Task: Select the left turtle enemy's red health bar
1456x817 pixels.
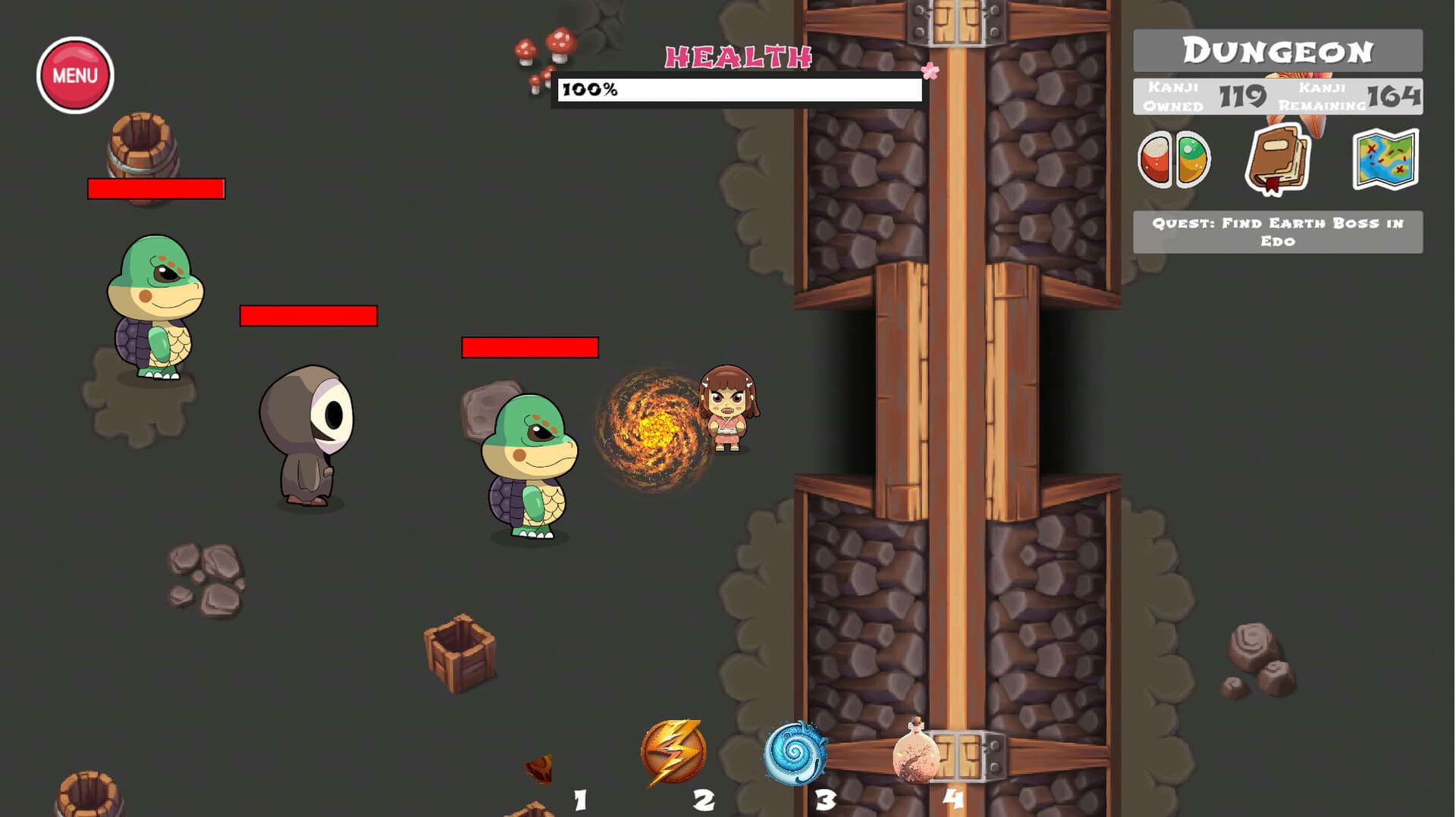Action: (x=155, y=189)
